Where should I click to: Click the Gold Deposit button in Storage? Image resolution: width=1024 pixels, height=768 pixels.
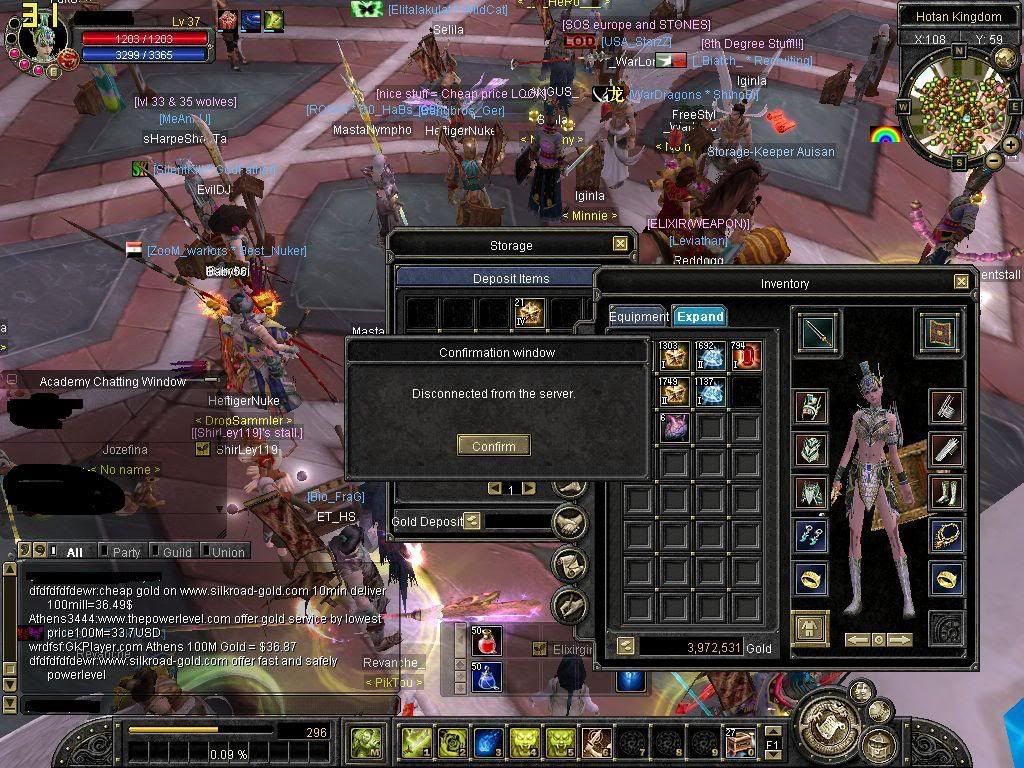tap(472, 521)
